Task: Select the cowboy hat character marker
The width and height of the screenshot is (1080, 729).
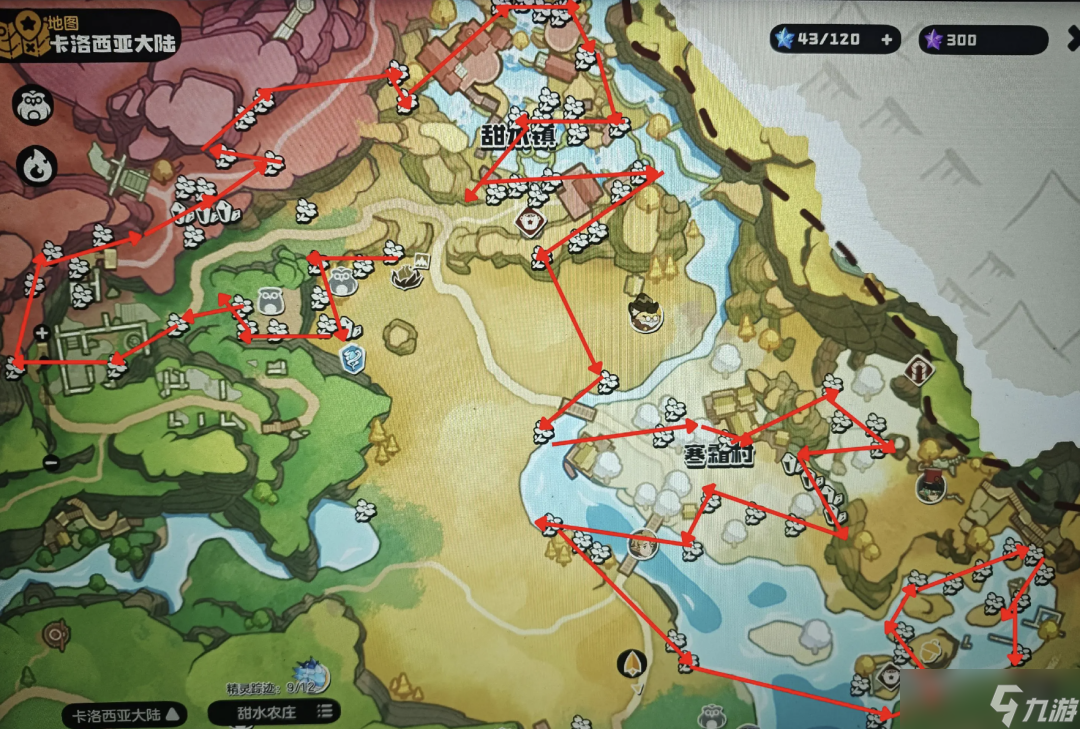Action: tap(646, 314)
